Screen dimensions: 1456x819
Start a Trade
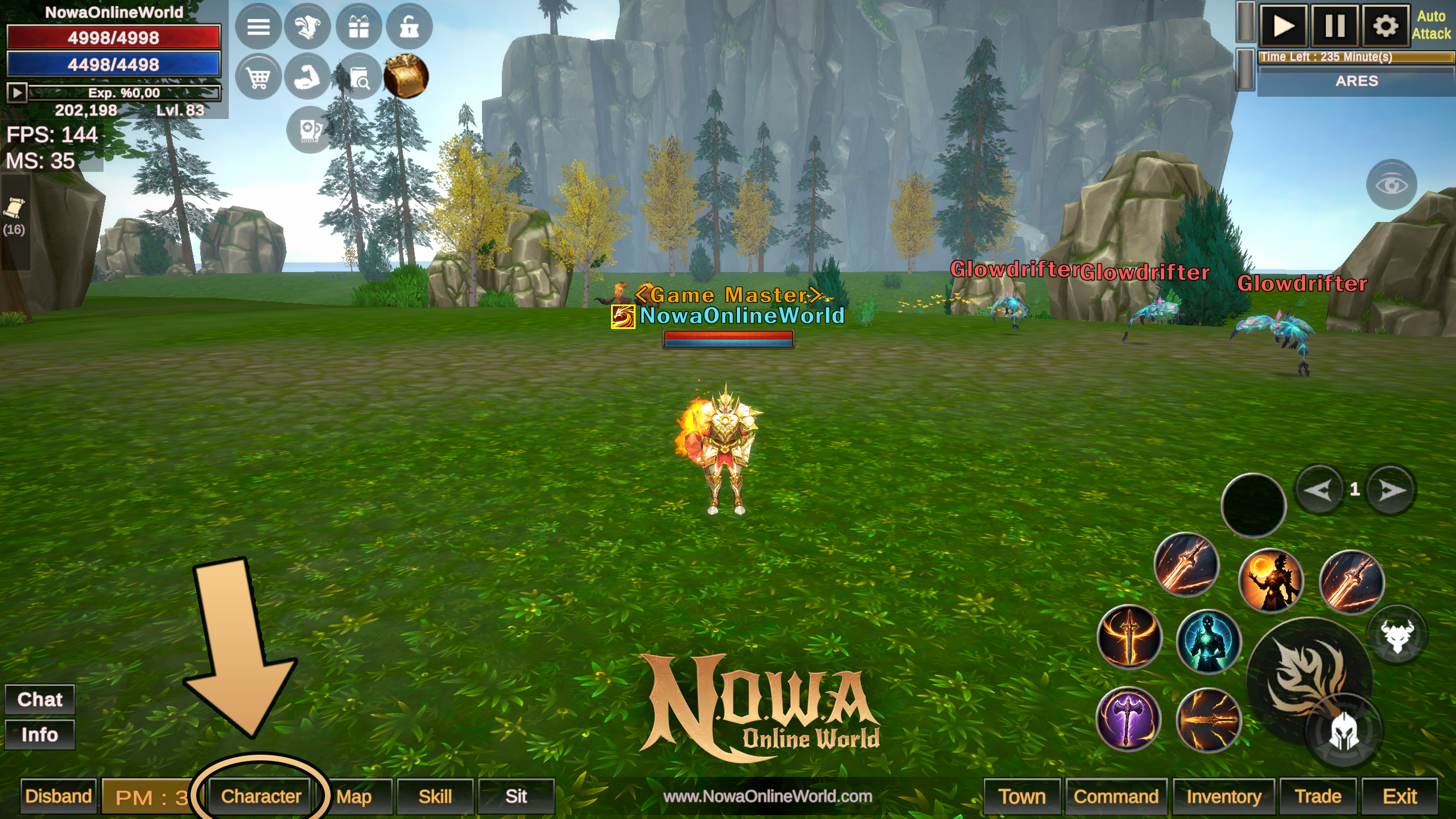click(x=1318, y=796)
